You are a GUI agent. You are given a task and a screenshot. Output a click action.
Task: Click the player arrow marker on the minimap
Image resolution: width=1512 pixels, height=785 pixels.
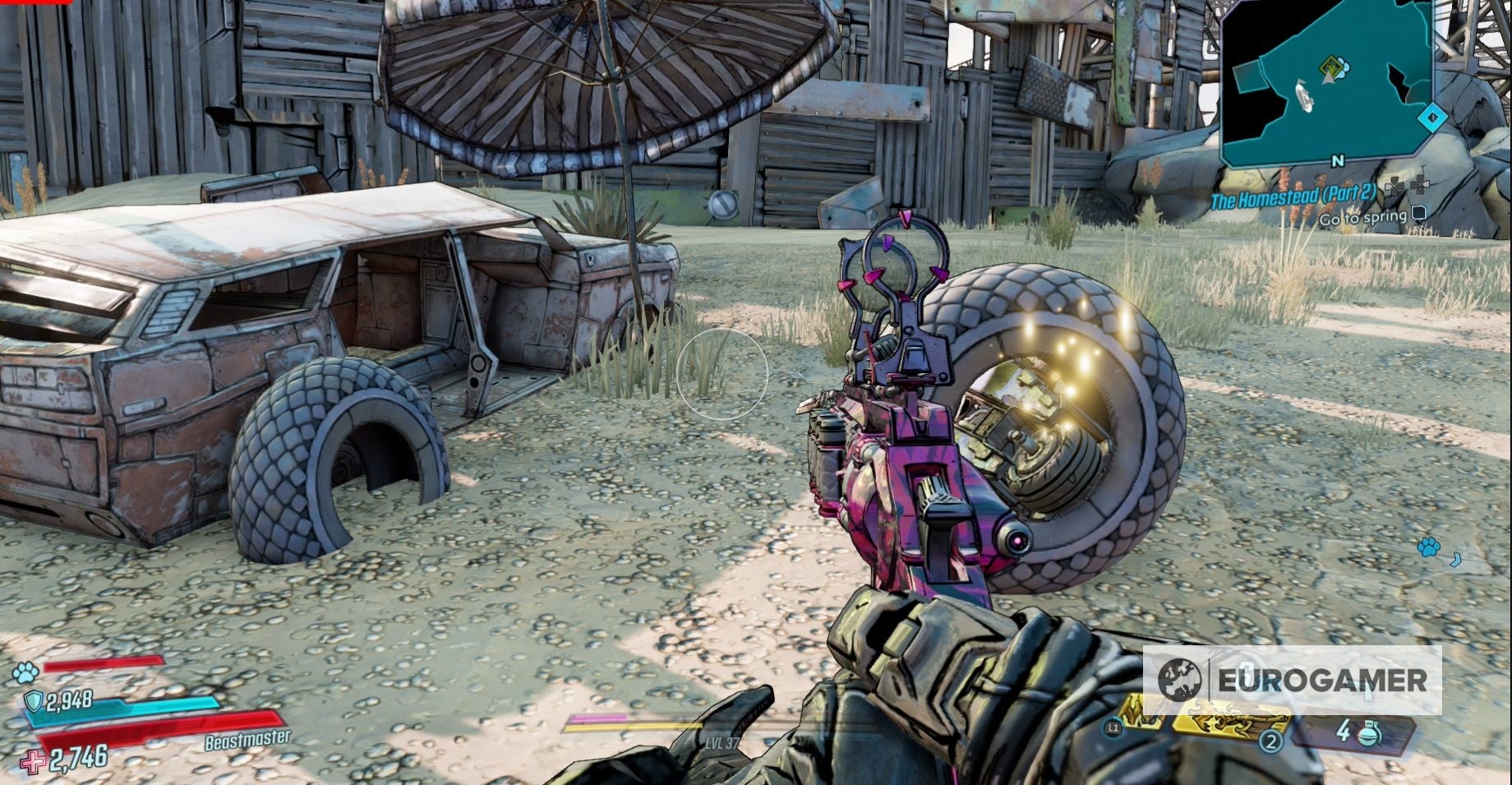(1328, 77)
